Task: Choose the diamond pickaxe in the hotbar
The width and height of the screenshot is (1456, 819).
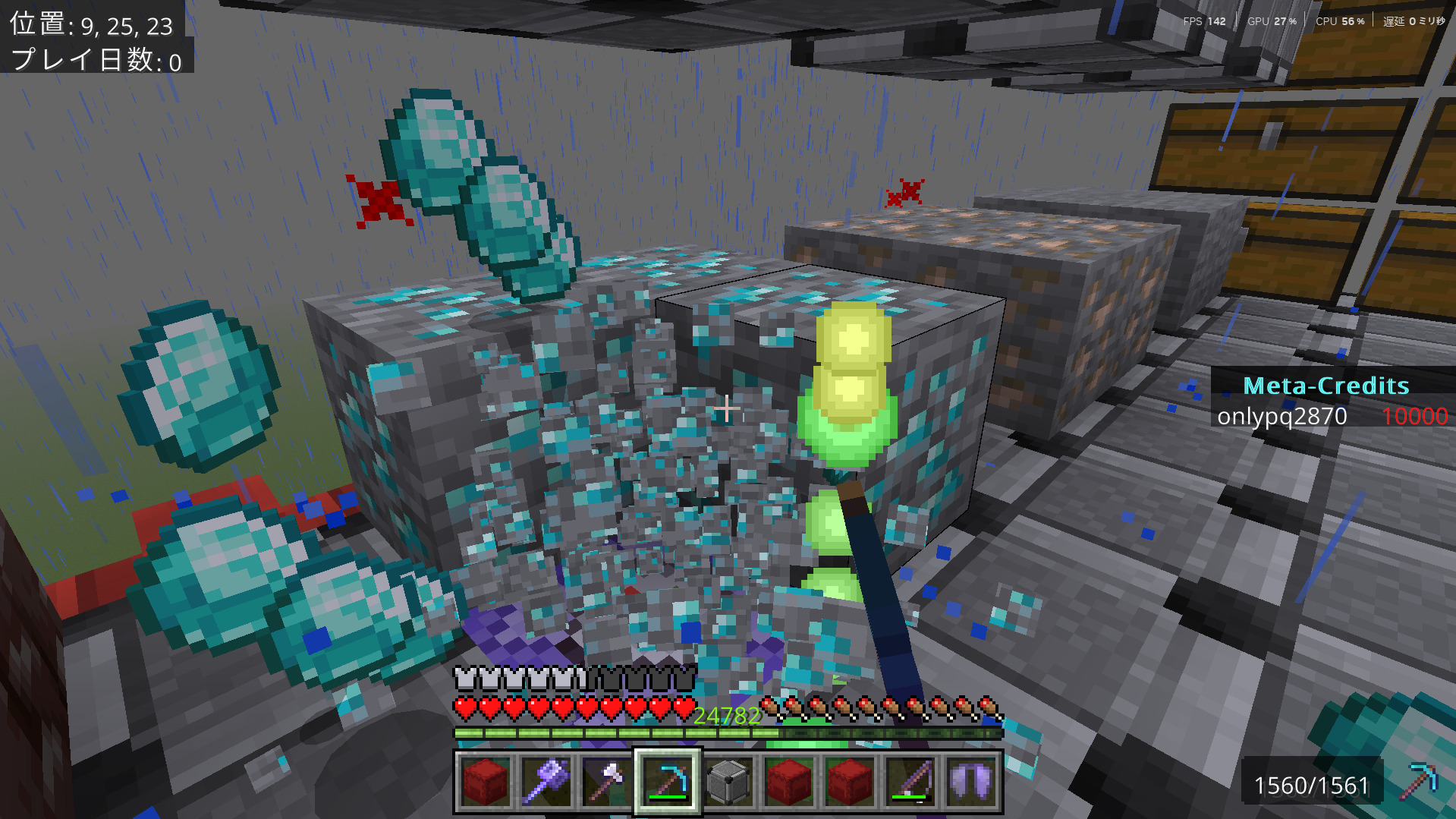Action: tap(667, 781)
